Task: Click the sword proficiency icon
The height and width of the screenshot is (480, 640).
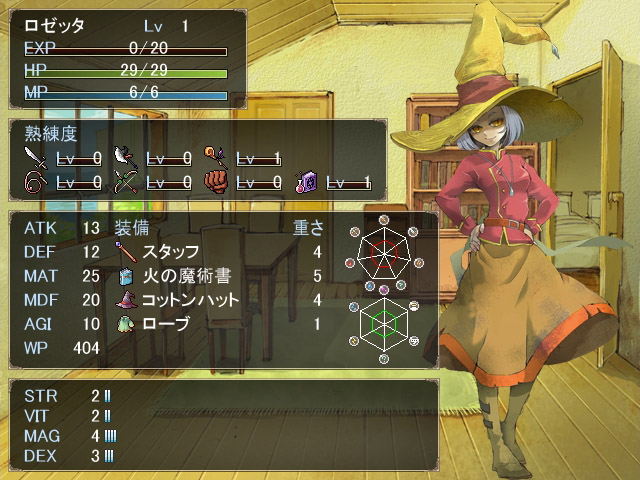Action: (x=36, y=158)
